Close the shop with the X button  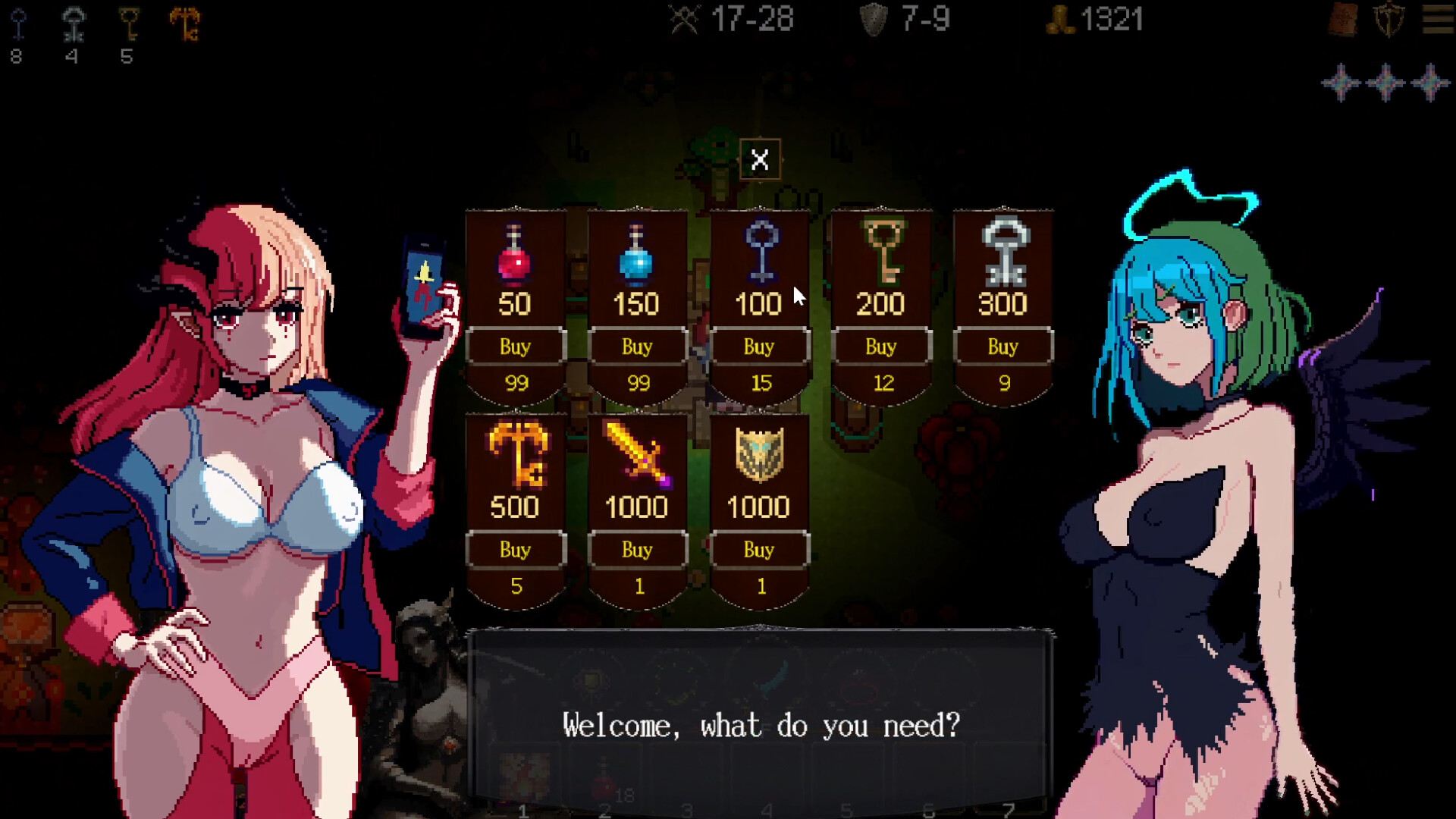tap(761, 159)
